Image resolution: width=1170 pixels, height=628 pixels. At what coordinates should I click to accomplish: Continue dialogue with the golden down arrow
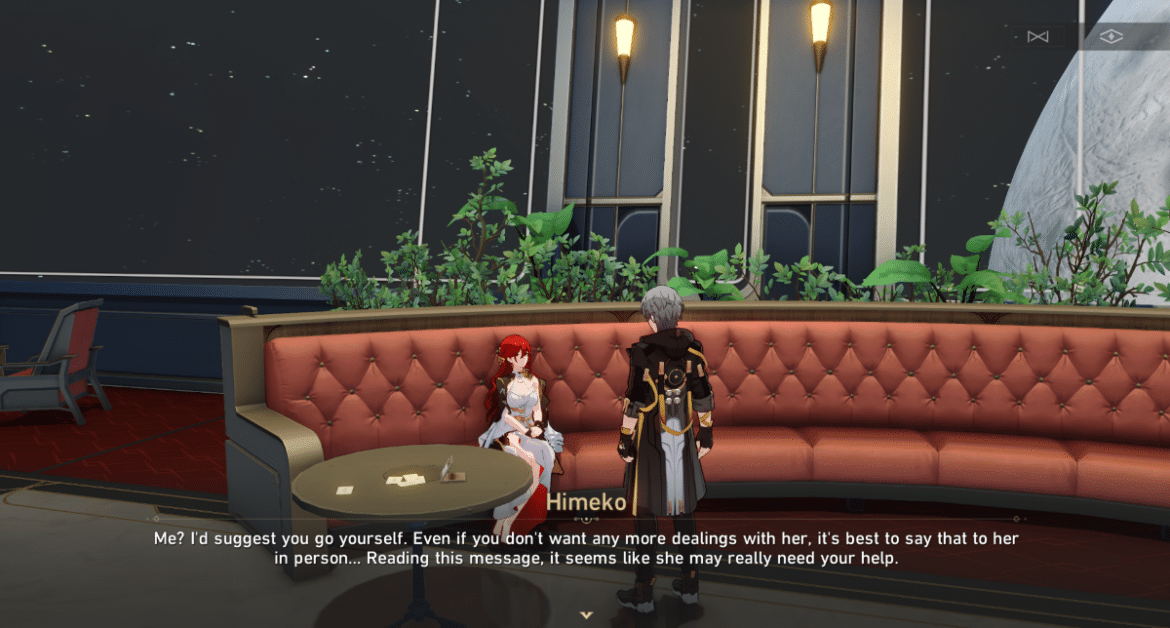click(x=587, y=615)
